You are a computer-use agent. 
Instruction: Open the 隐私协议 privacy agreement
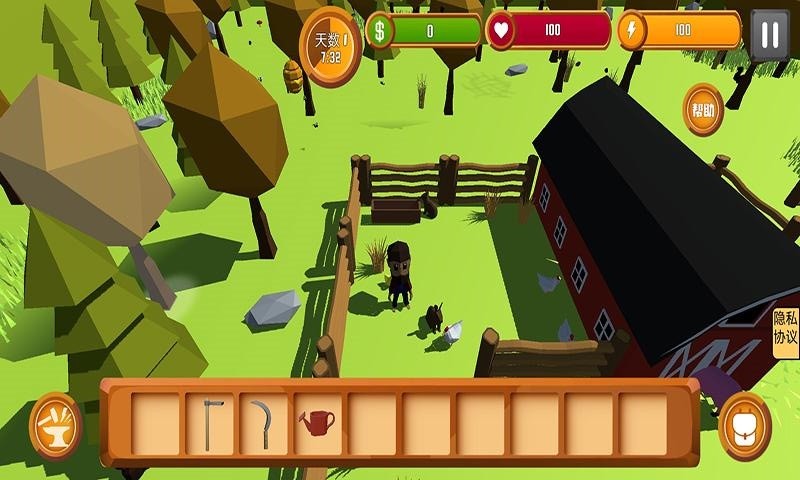click(785, 328)
